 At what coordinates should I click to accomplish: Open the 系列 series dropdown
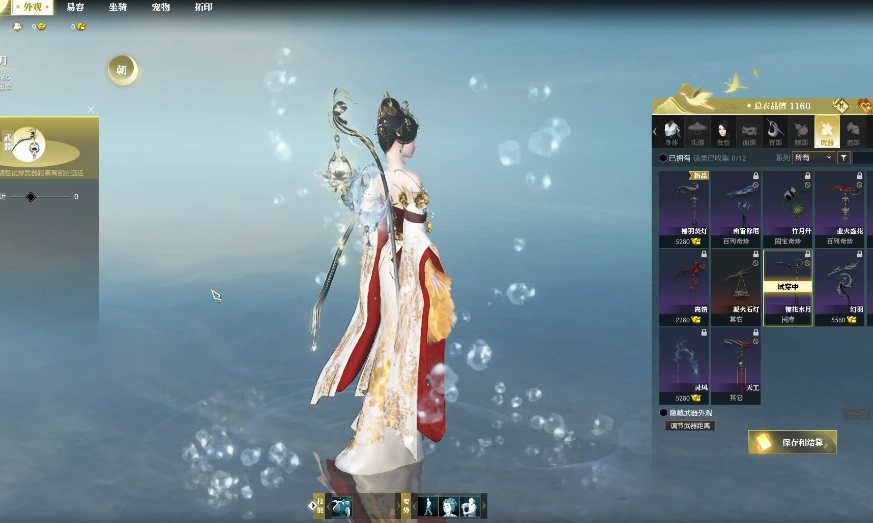pyautogui.click(x=813, y=158)
